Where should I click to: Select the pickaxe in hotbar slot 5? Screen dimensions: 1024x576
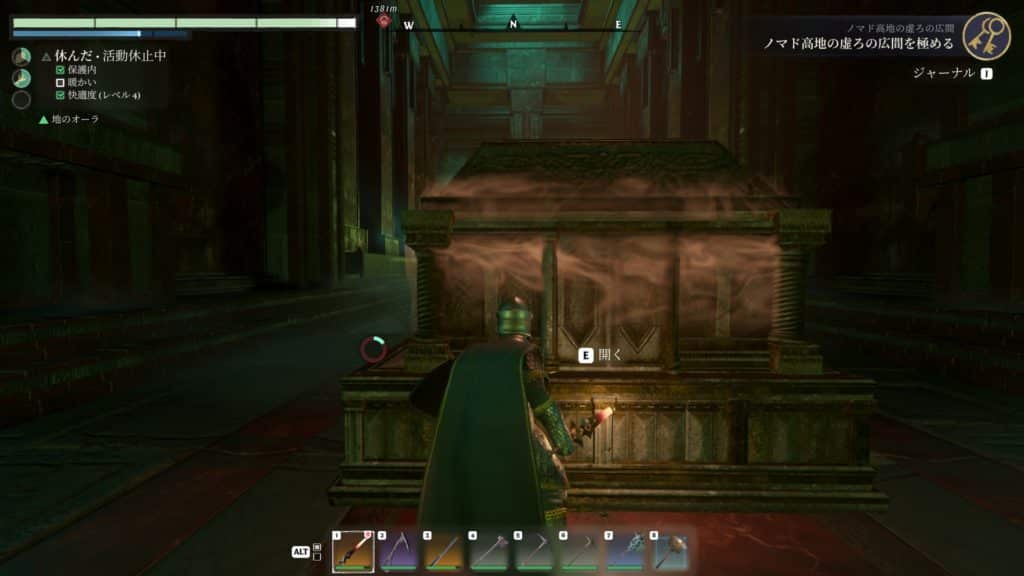(x=534, y=551)
